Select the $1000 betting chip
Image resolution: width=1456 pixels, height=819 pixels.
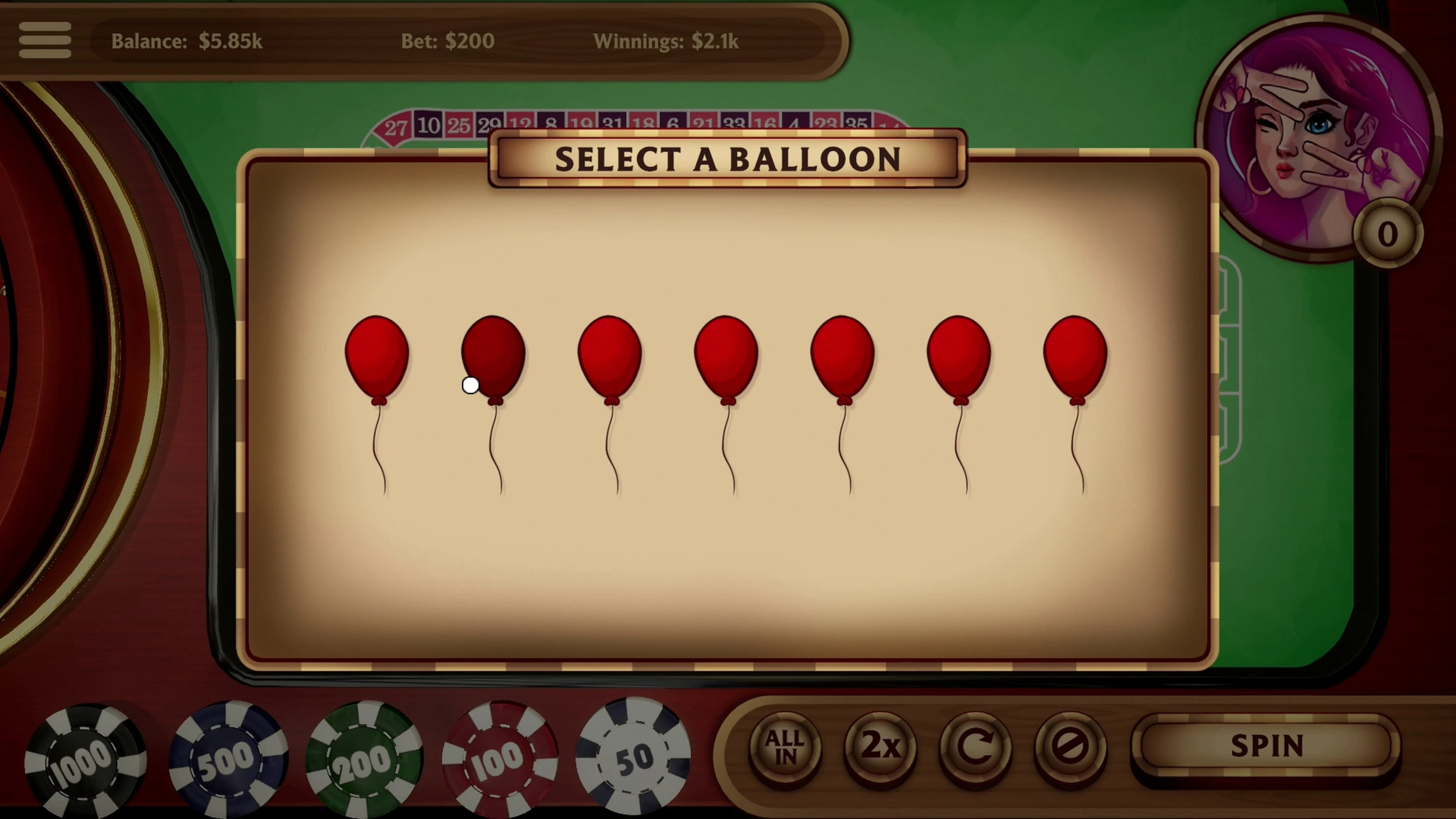pos(86,758)
